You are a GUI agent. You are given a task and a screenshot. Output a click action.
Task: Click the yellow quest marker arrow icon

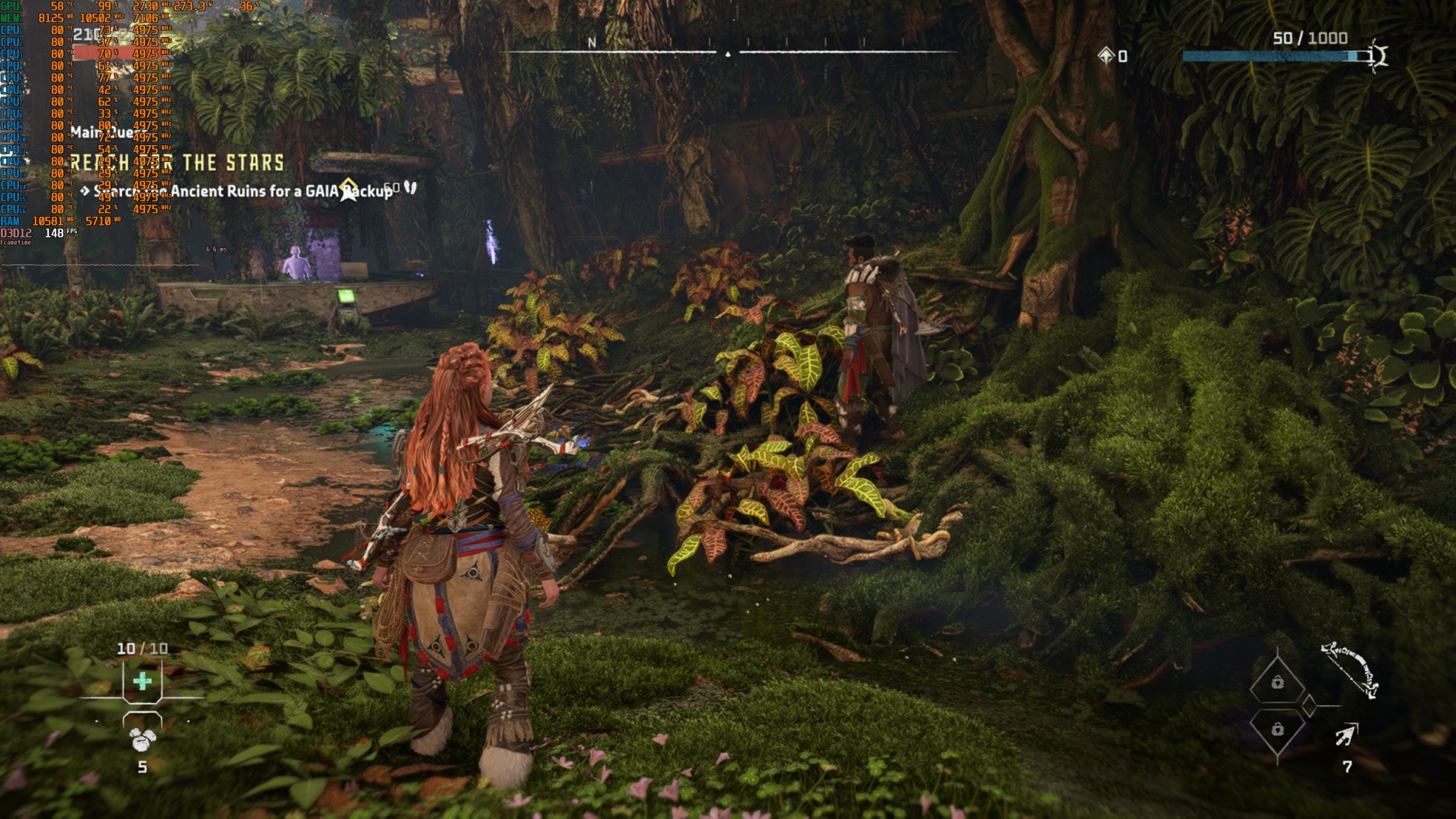(x=348, y=188)
